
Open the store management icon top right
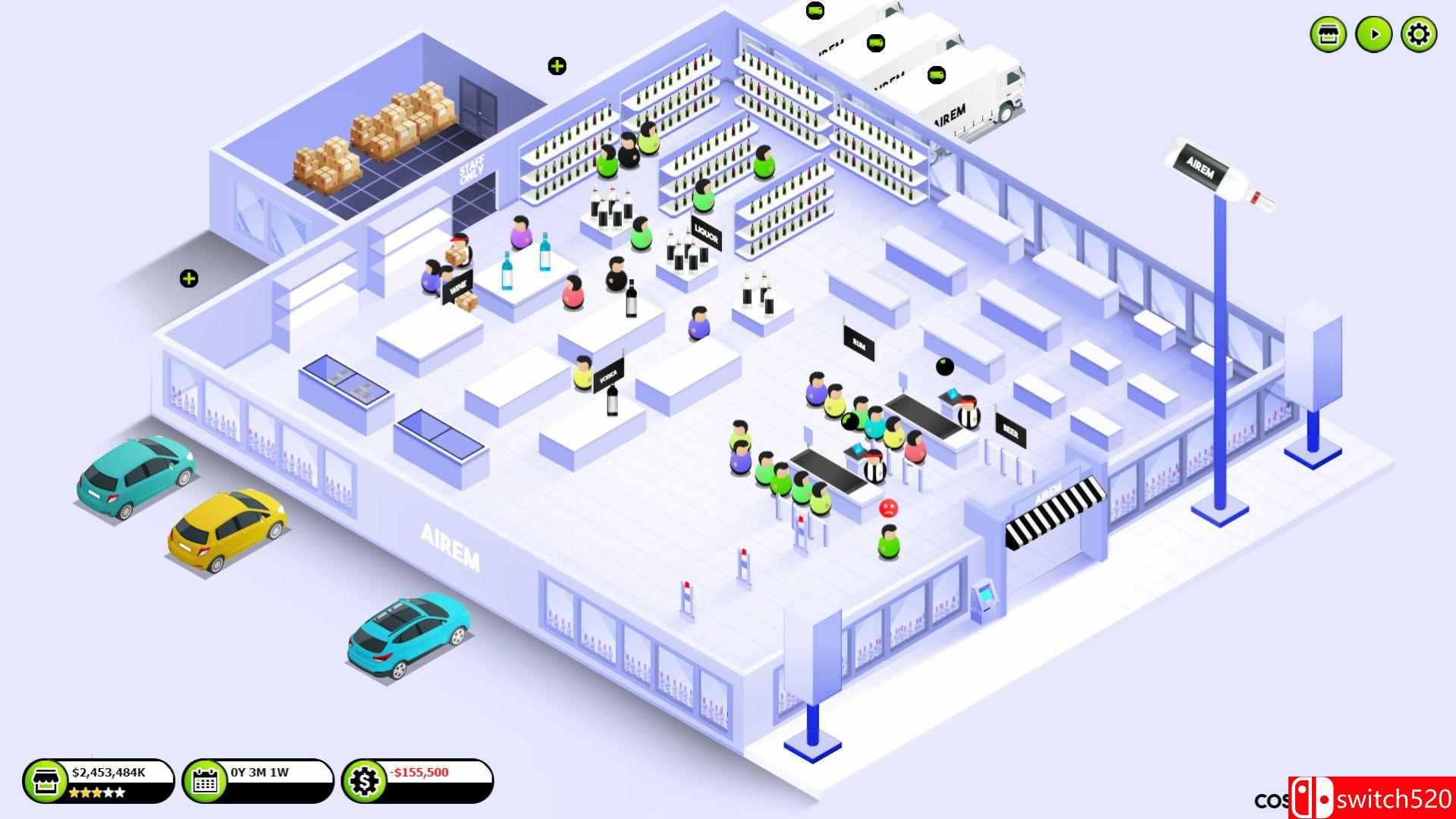tap(1328, 33)
